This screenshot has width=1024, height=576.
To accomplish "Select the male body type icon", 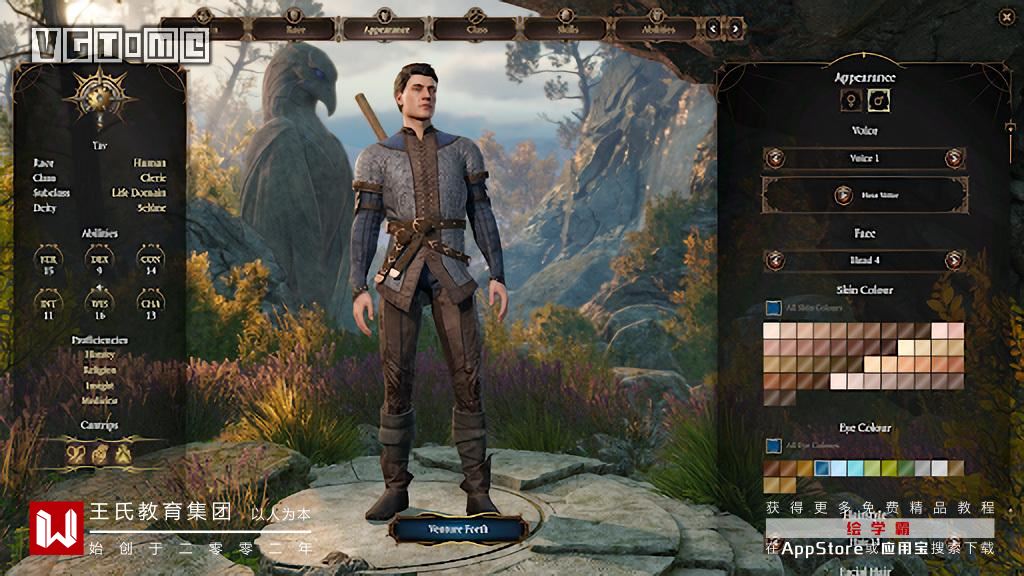I will coord(879,100).
